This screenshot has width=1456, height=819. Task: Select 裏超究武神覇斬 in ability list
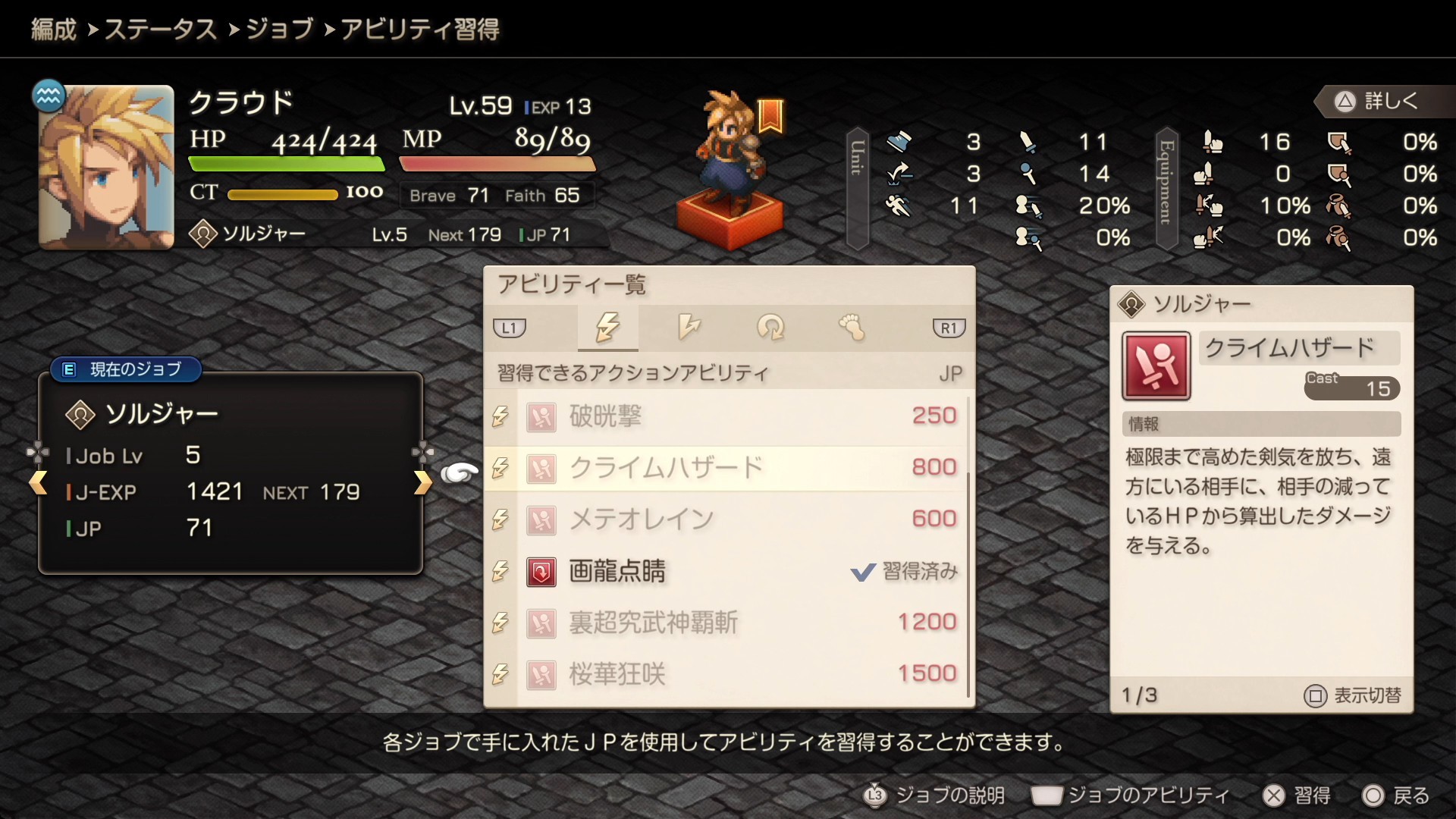726,623
